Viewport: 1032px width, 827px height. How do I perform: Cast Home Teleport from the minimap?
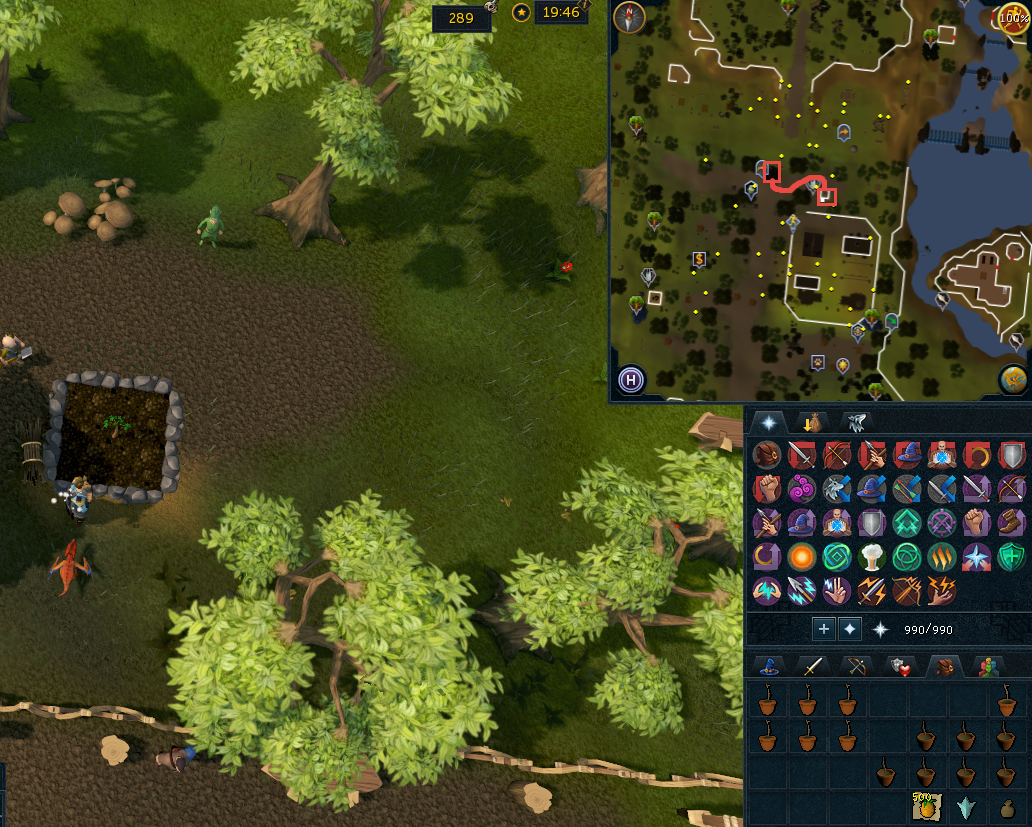point(631,380)
